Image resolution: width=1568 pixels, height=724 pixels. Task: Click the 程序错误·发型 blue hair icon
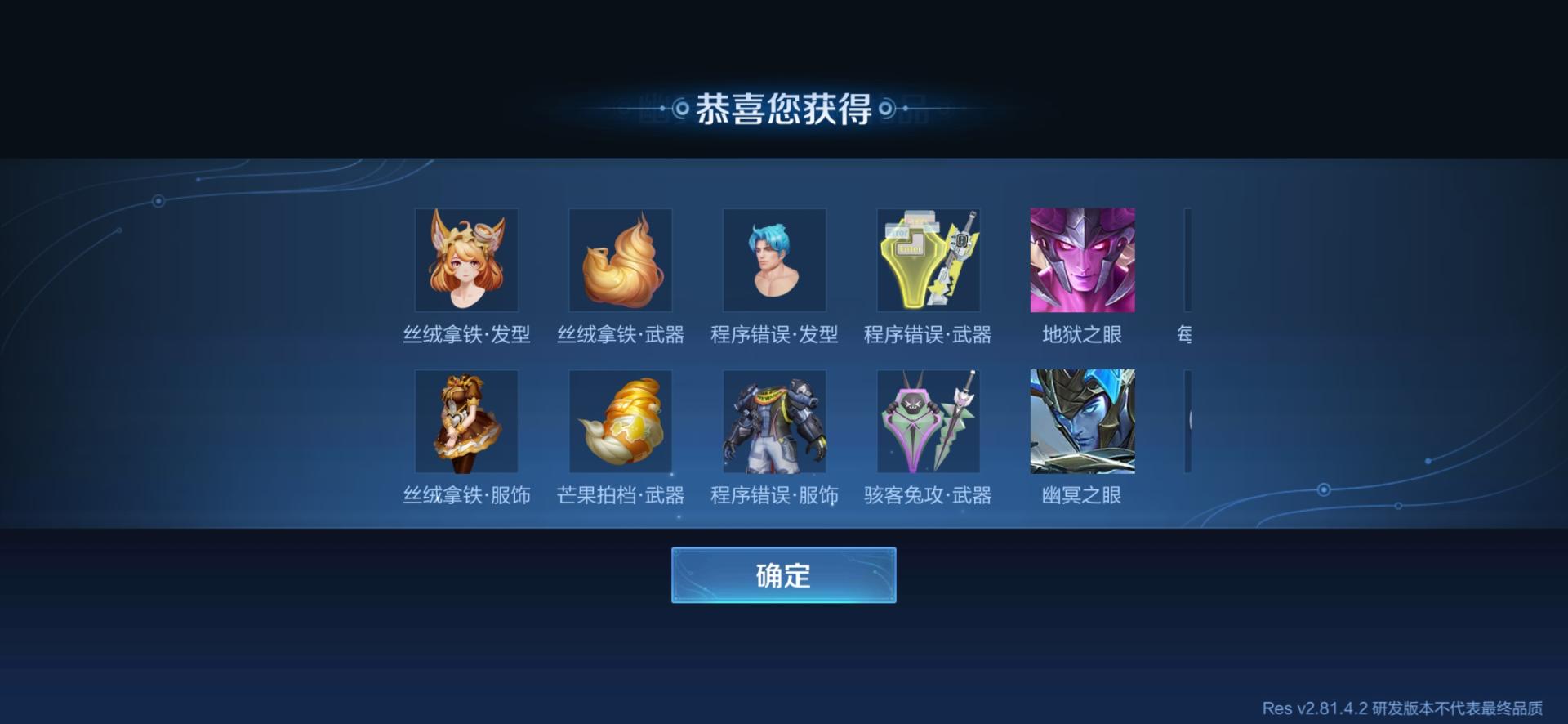773,260
